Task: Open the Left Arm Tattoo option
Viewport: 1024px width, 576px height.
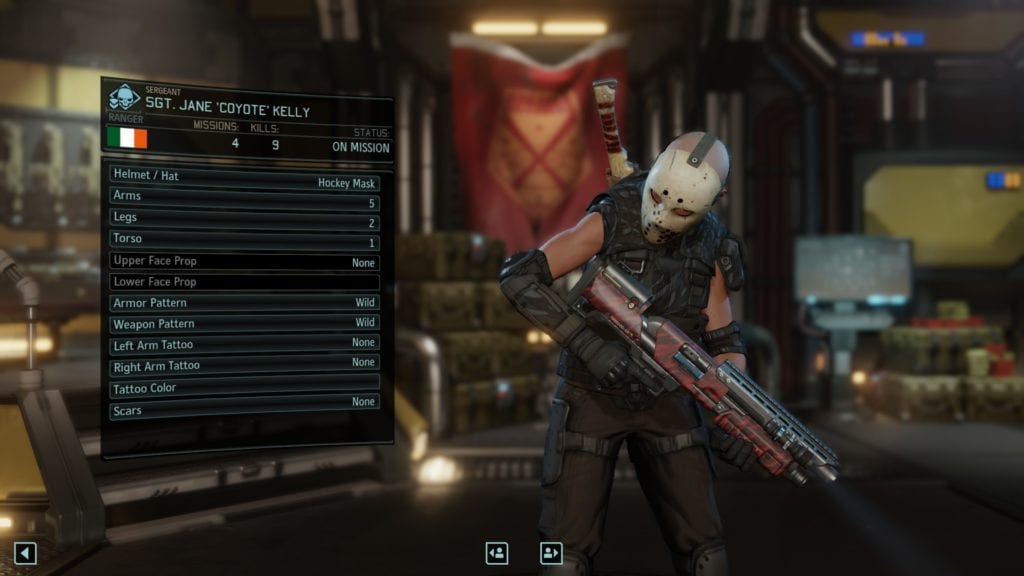Action: tap(245, 342)
